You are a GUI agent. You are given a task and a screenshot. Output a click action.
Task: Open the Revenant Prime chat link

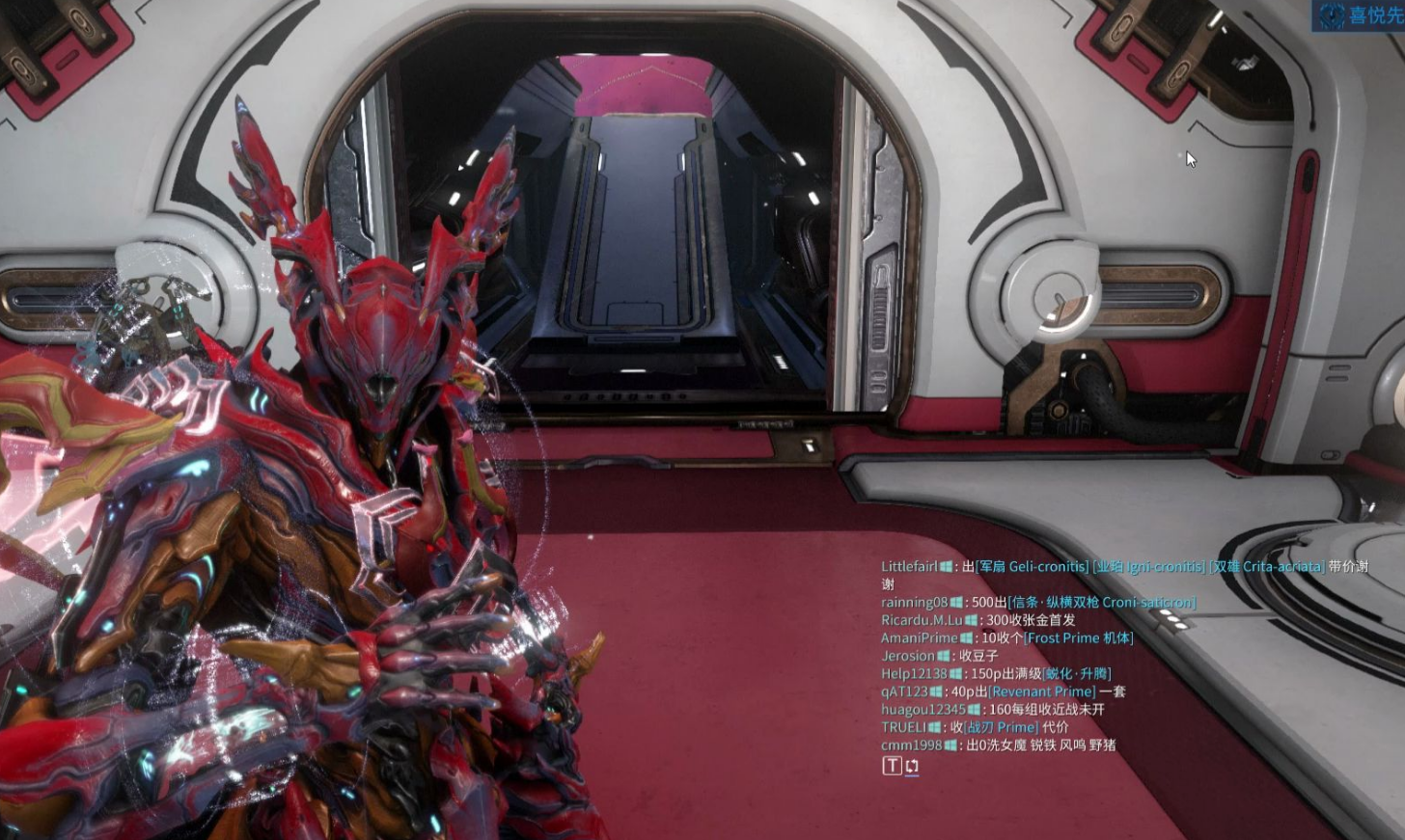1041,691
